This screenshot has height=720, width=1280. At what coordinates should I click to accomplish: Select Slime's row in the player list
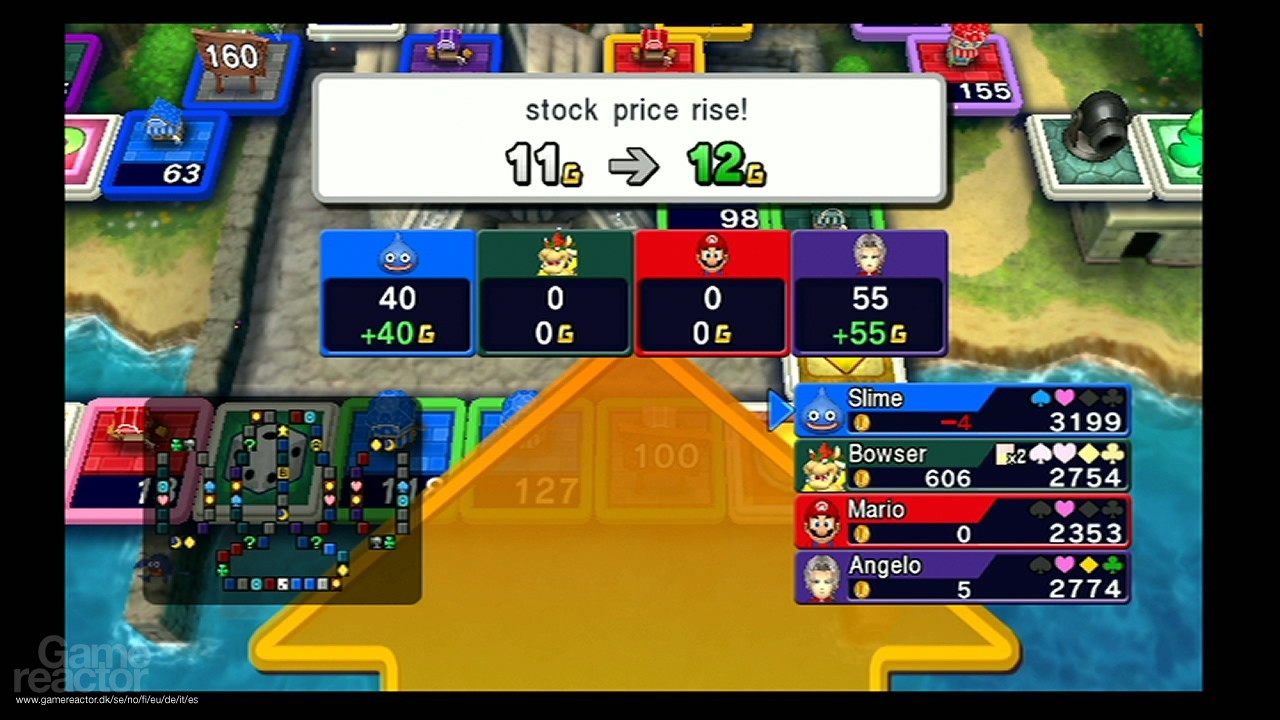962,411
